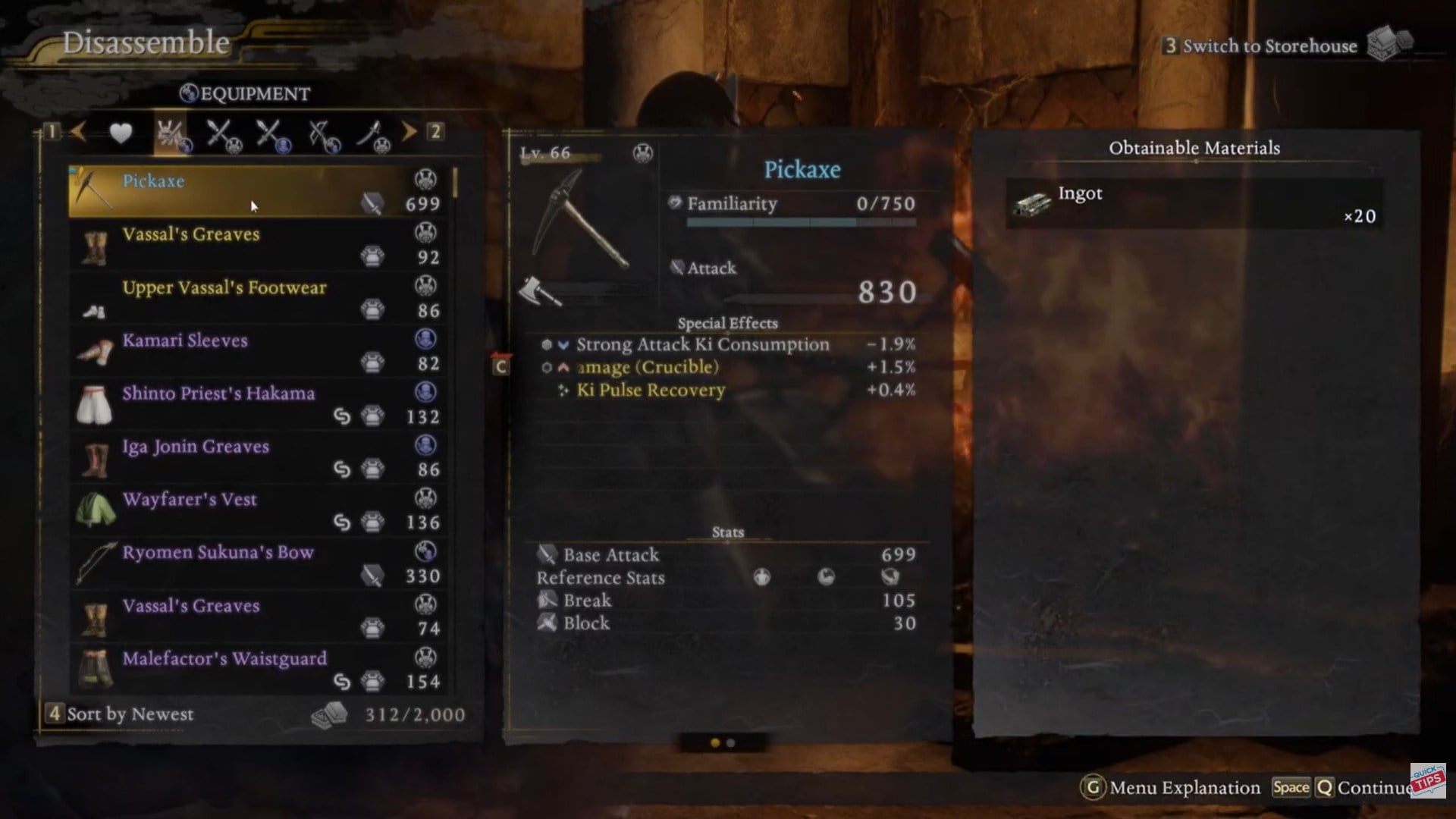Screen dimensions: 1456x819
Task: Change the Sort by Newest option
Action: (x=121, y=714)
